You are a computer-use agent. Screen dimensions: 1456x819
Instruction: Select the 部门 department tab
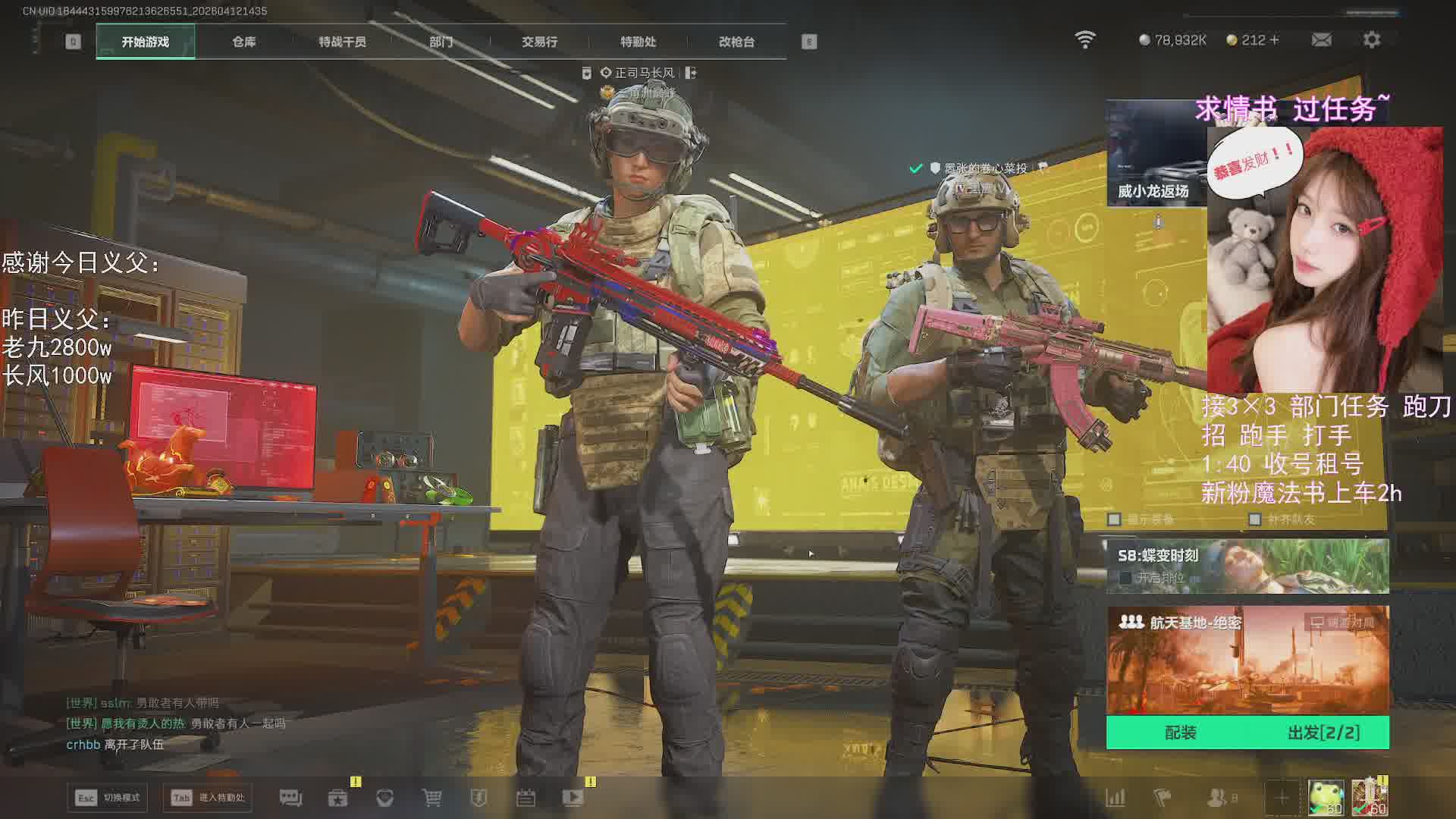(x=441, y=42)
